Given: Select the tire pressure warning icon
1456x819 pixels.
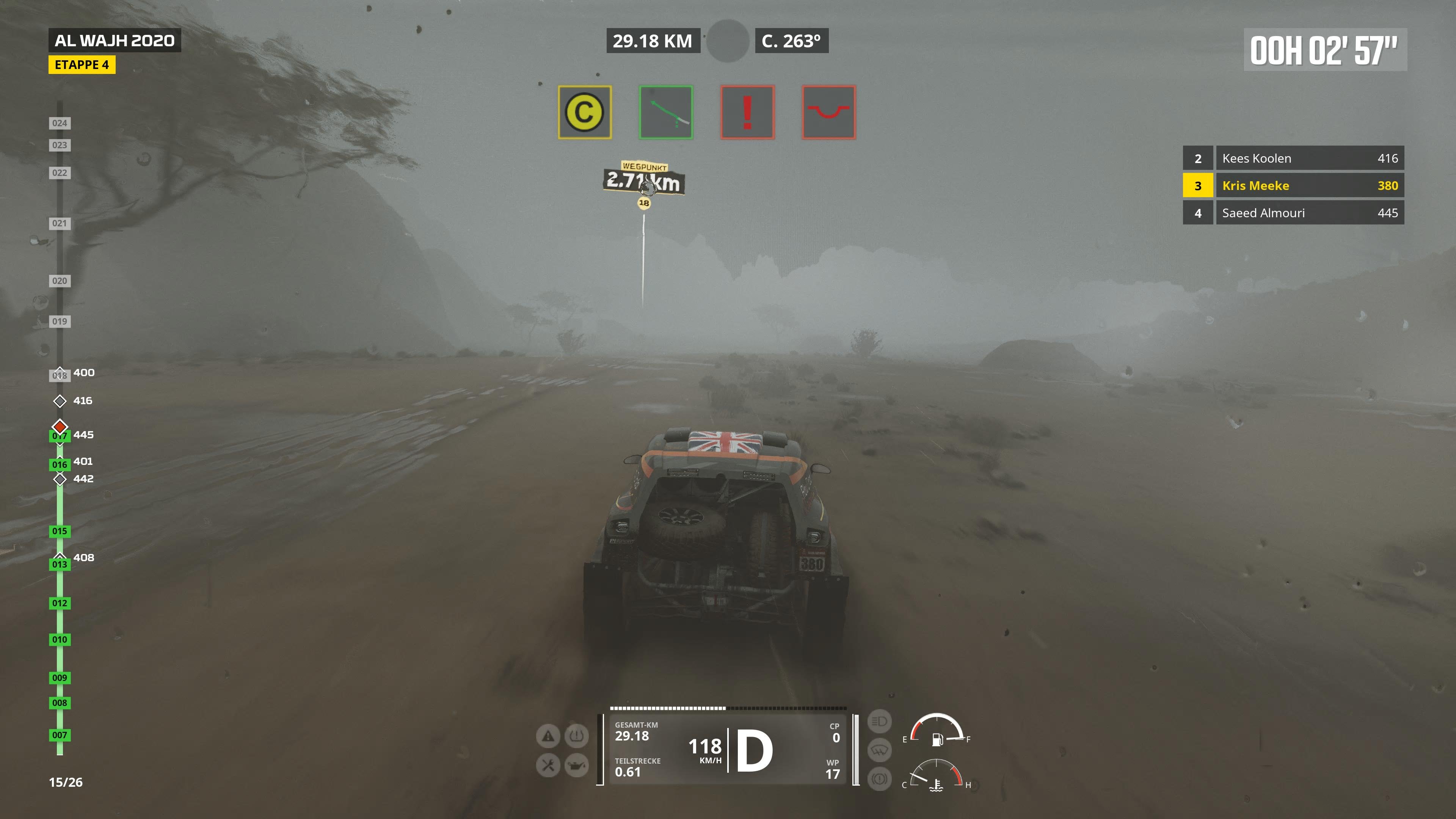Looking at the screenshot, I should coord(577,736).
